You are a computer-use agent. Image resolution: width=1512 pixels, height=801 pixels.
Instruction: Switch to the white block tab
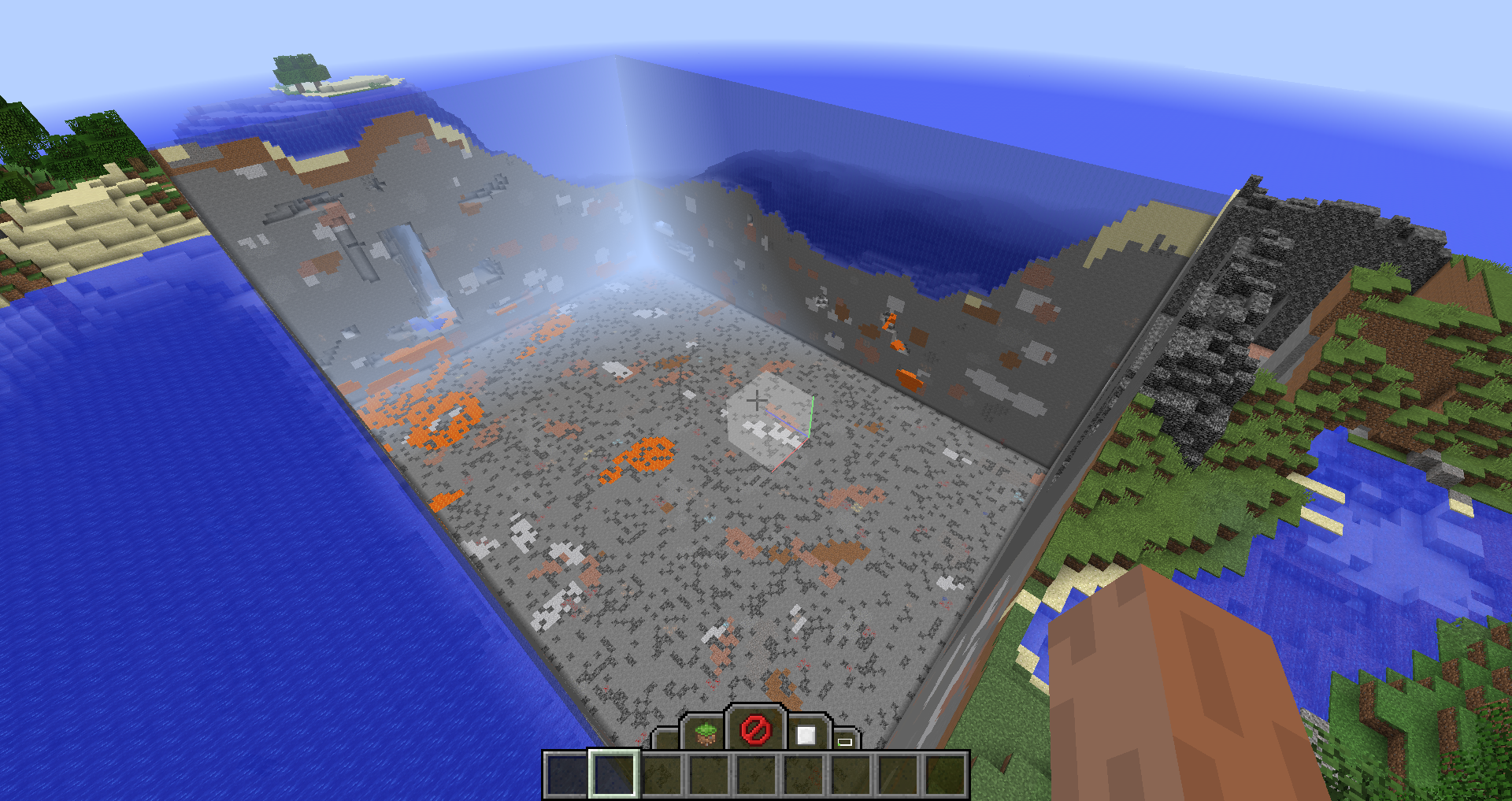click(805, 734)
